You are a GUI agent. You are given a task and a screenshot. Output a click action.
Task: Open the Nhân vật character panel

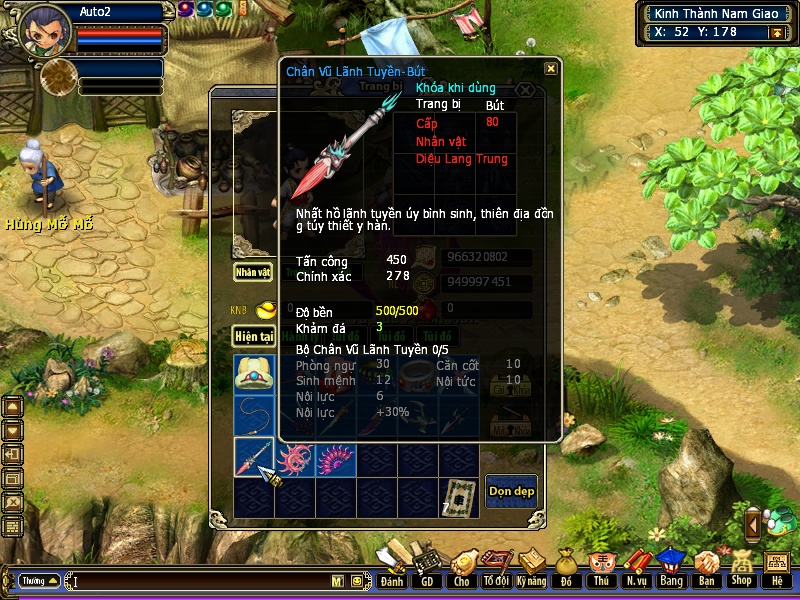(x=253, y=271)
